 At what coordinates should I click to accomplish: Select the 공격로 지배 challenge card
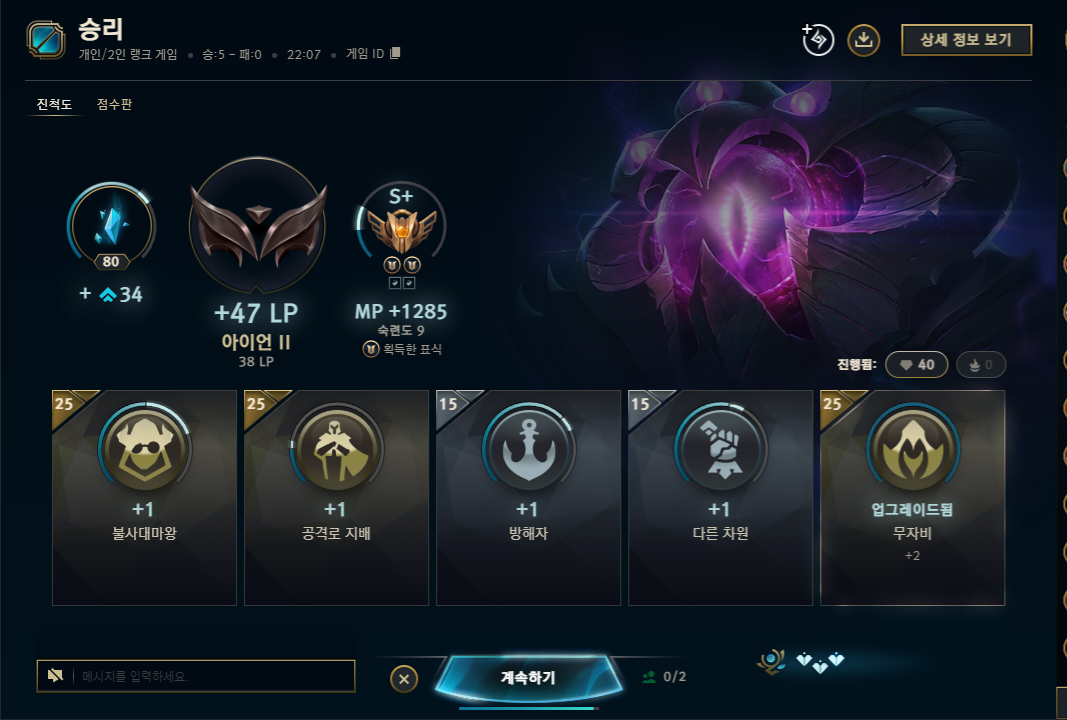pos(336,497)
